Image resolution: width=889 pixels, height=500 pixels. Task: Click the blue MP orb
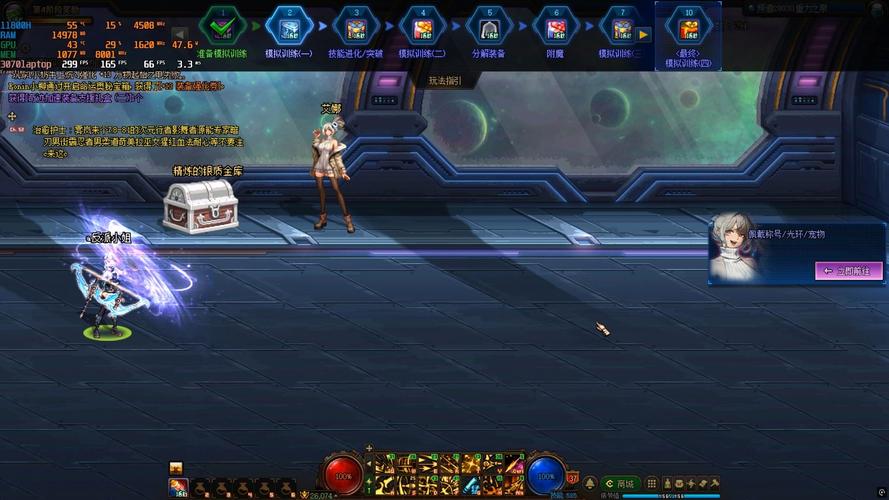point(546,475)
